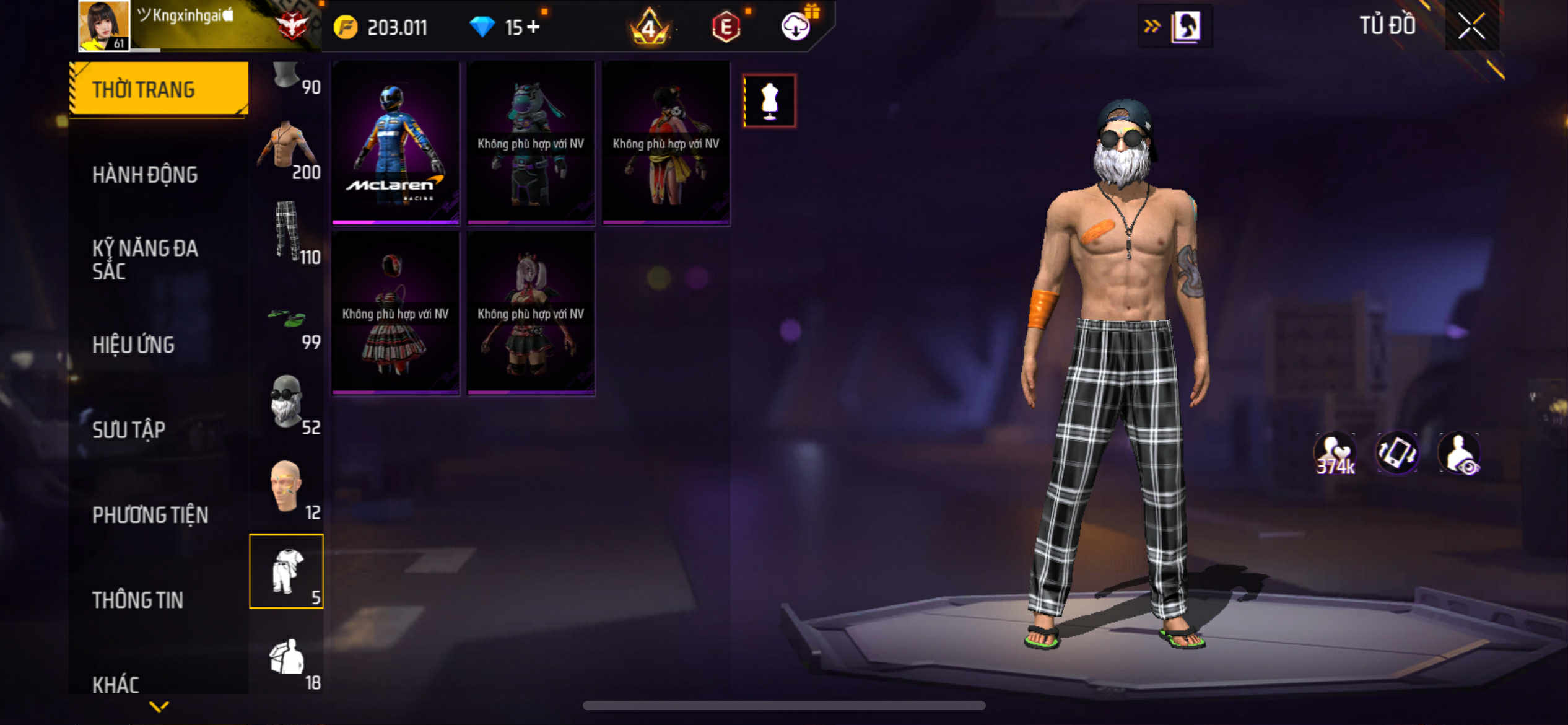The width and height of the screenshot is (1568, 725).
Task: Switch to KỸ NĂNG ĐA SẮC
Action: pyautogui.click(x=145, y=259)
